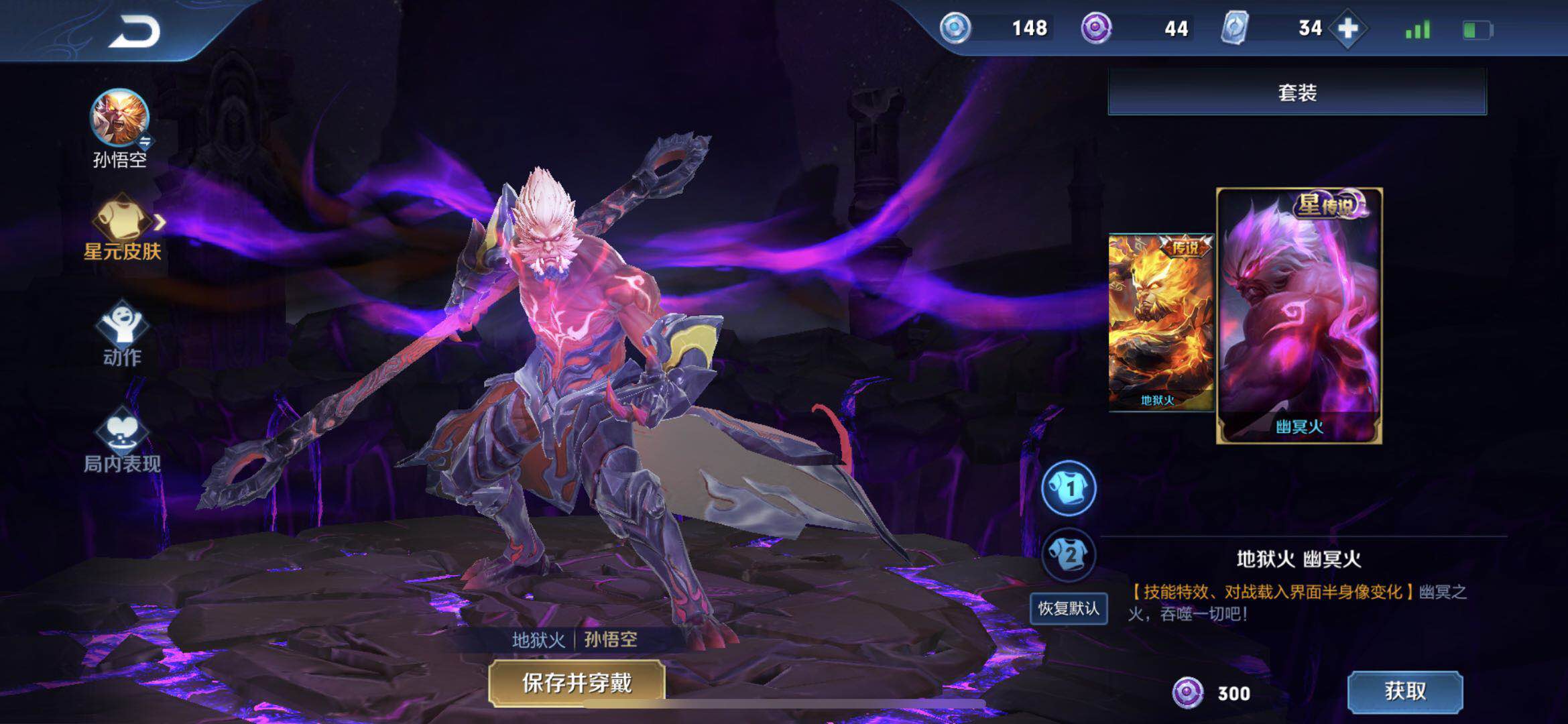Open the 局内表现 tab

tap(122, 440)
